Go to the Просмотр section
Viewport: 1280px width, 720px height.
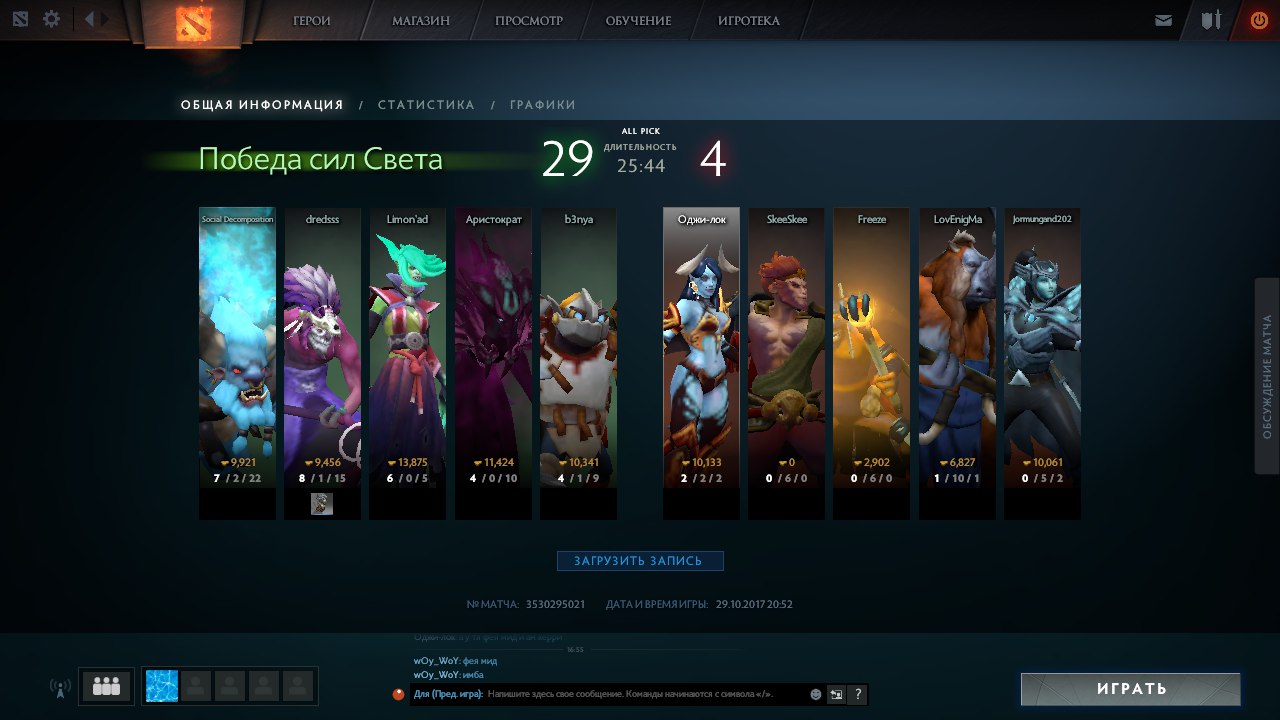(529, 21)
